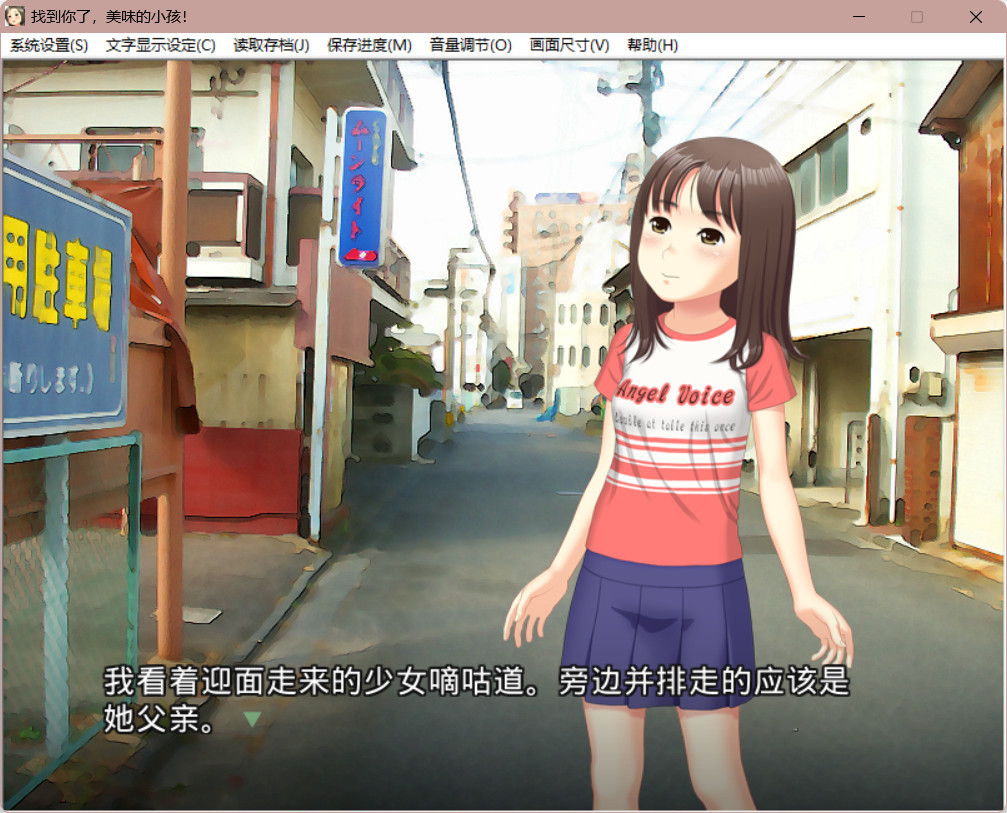The height and width of the screenshot is (813, 1007).
Task: Open the 帮助(H) help menu
Action: click(x=652, y=45)
